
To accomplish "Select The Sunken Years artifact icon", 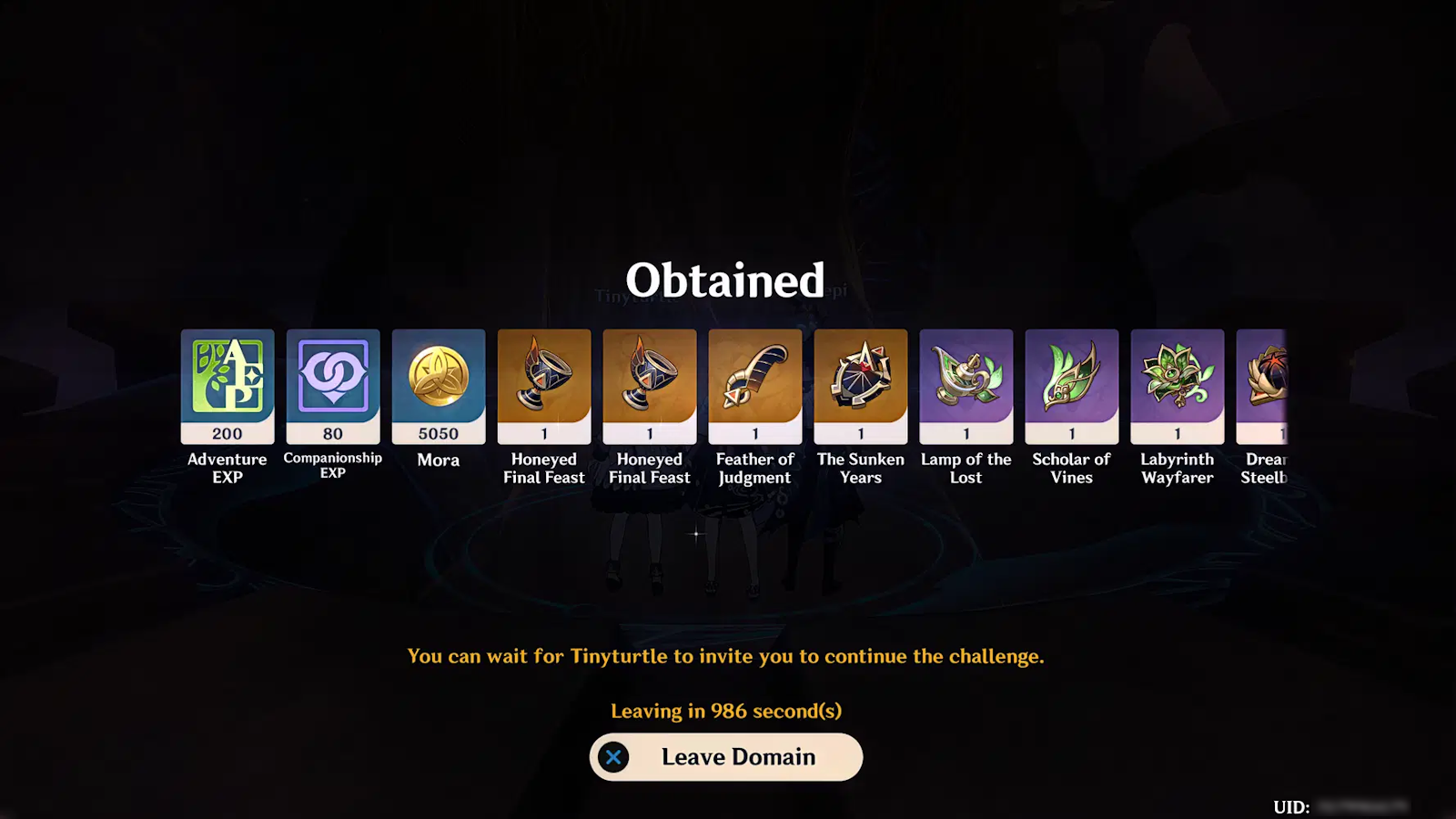I will (x=860, y=382).
